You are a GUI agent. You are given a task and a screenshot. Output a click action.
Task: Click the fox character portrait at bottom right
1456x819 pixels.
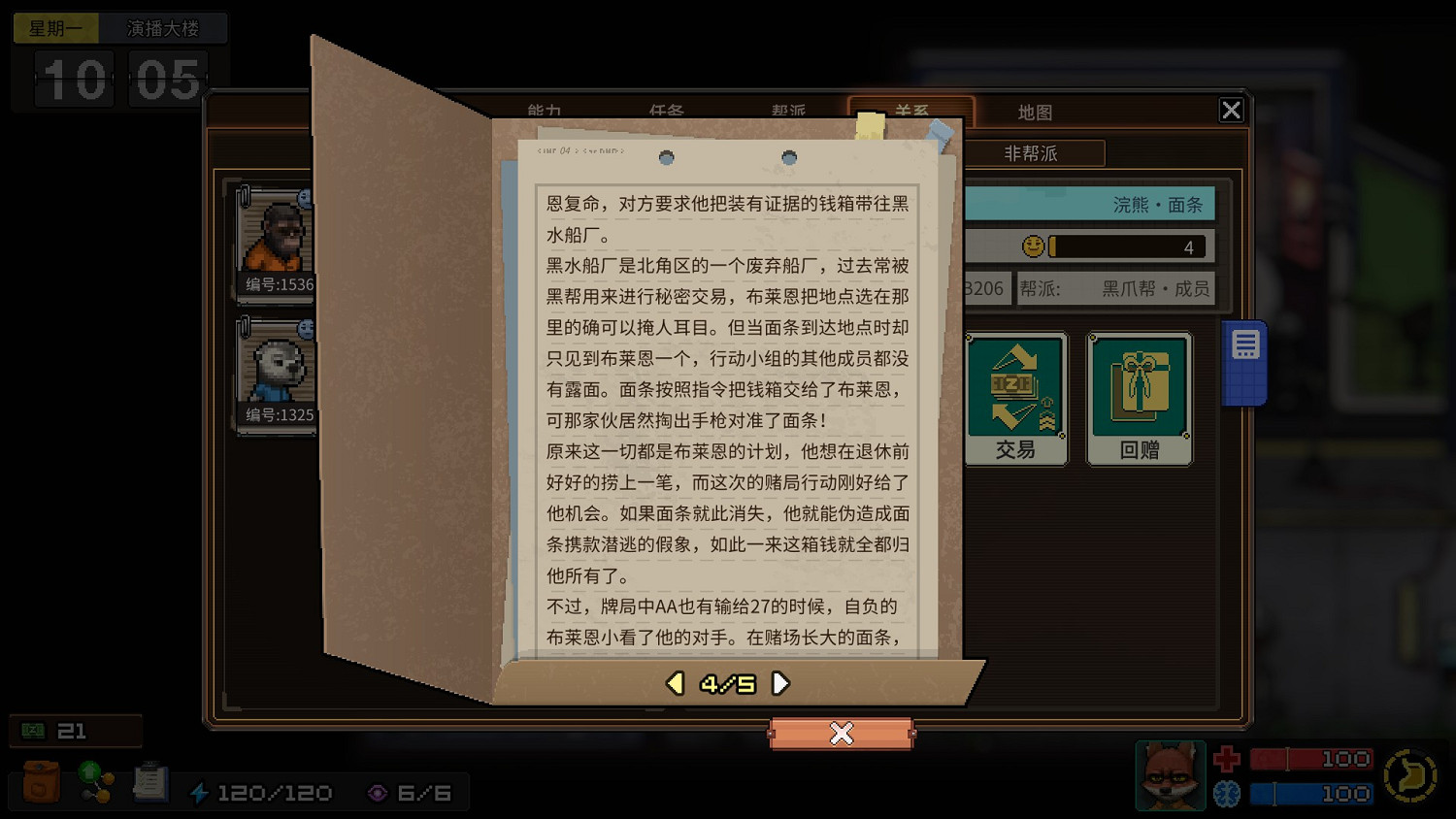coord(1170,775)
